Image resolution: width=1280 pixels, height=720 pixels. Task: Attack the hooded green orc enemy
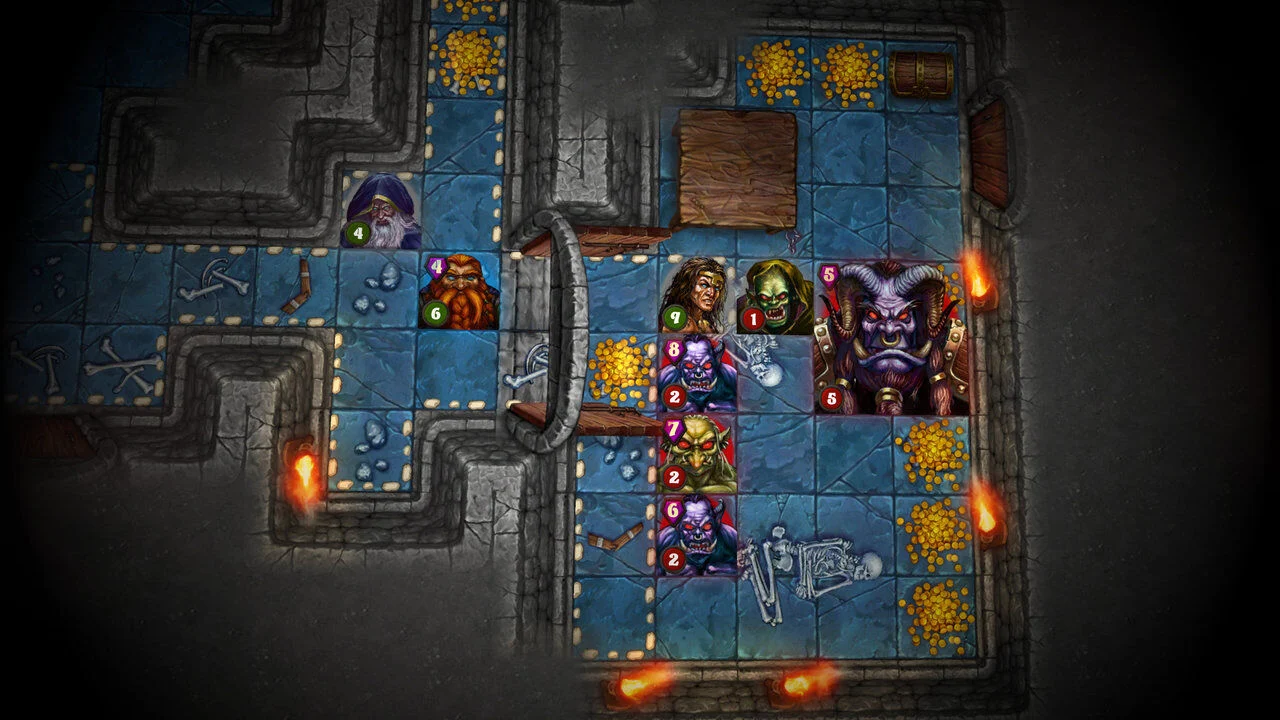[777, 295]
